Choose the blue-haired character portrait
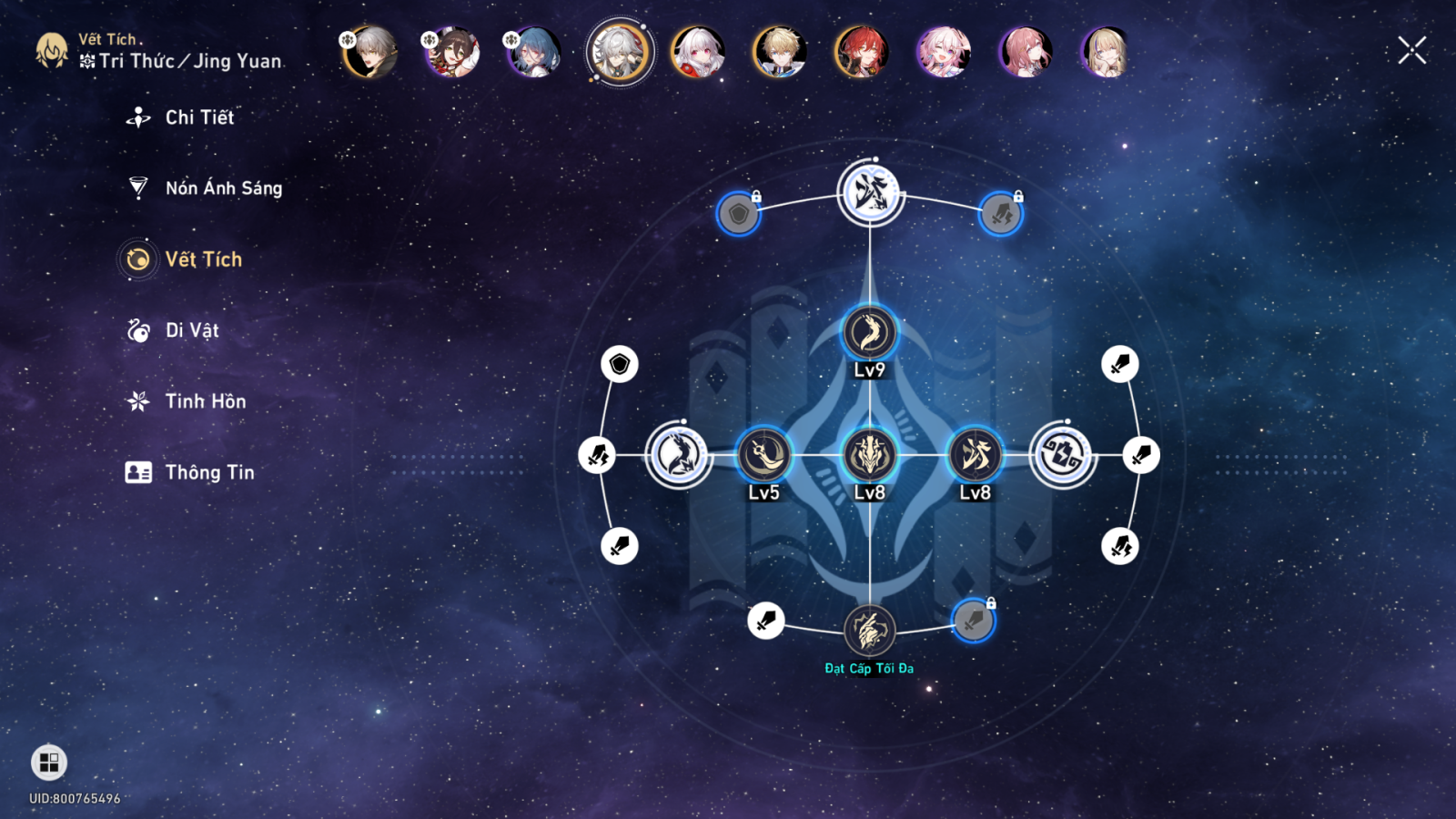 click(534, 52)
